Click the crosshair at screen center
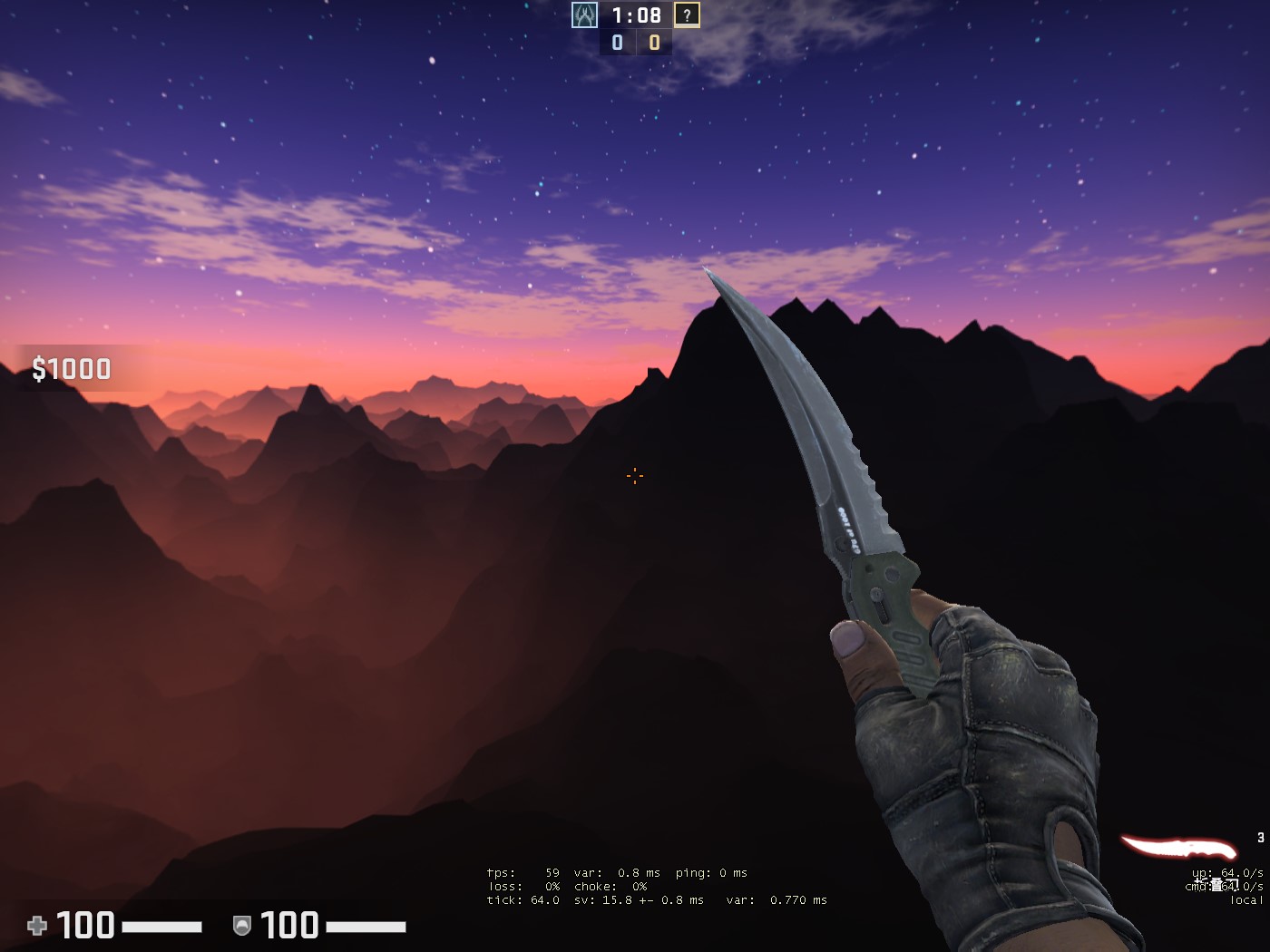 pos(633,478)
